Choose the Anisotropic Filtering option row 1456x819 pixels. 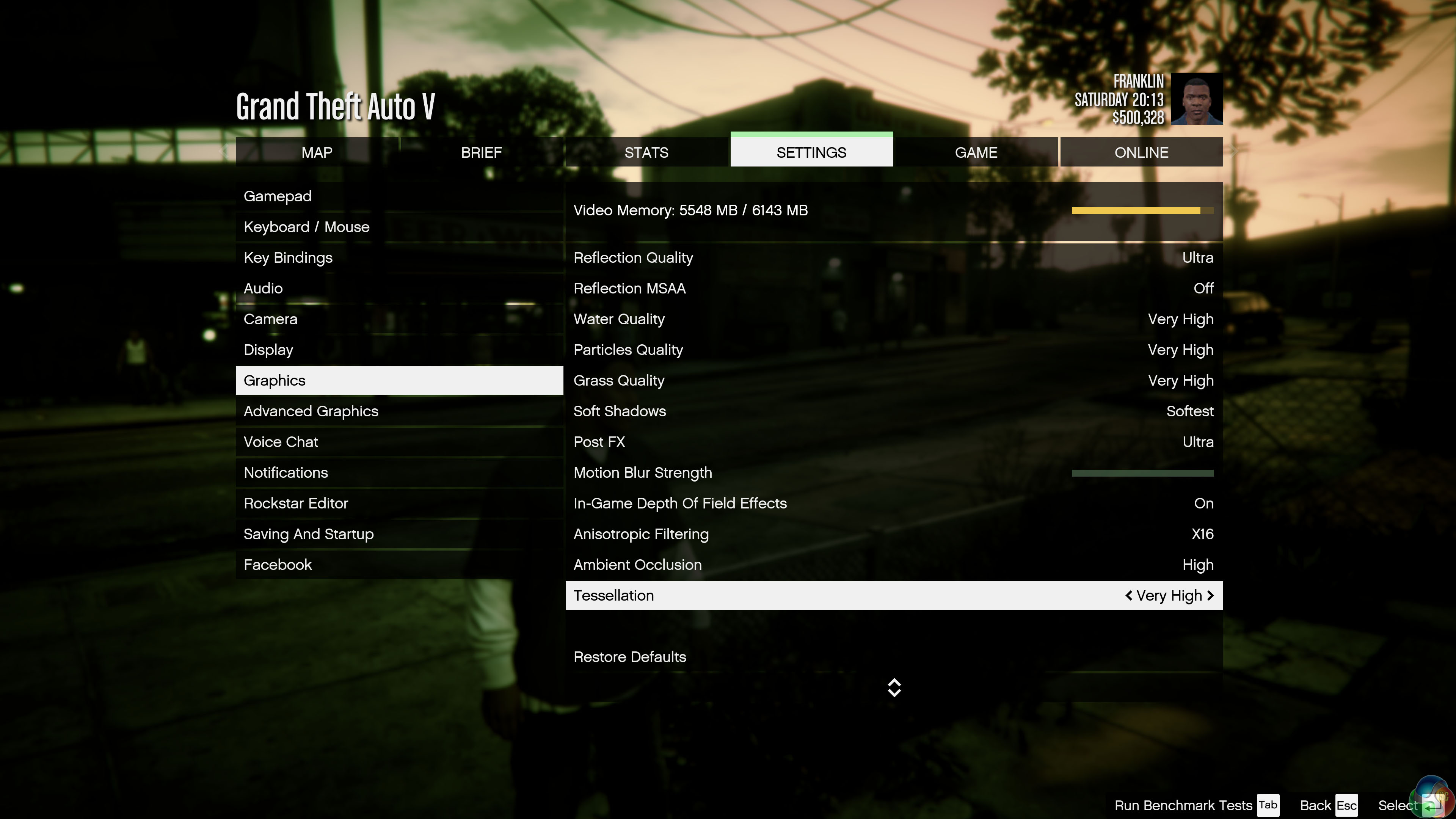tap(893, 534)
